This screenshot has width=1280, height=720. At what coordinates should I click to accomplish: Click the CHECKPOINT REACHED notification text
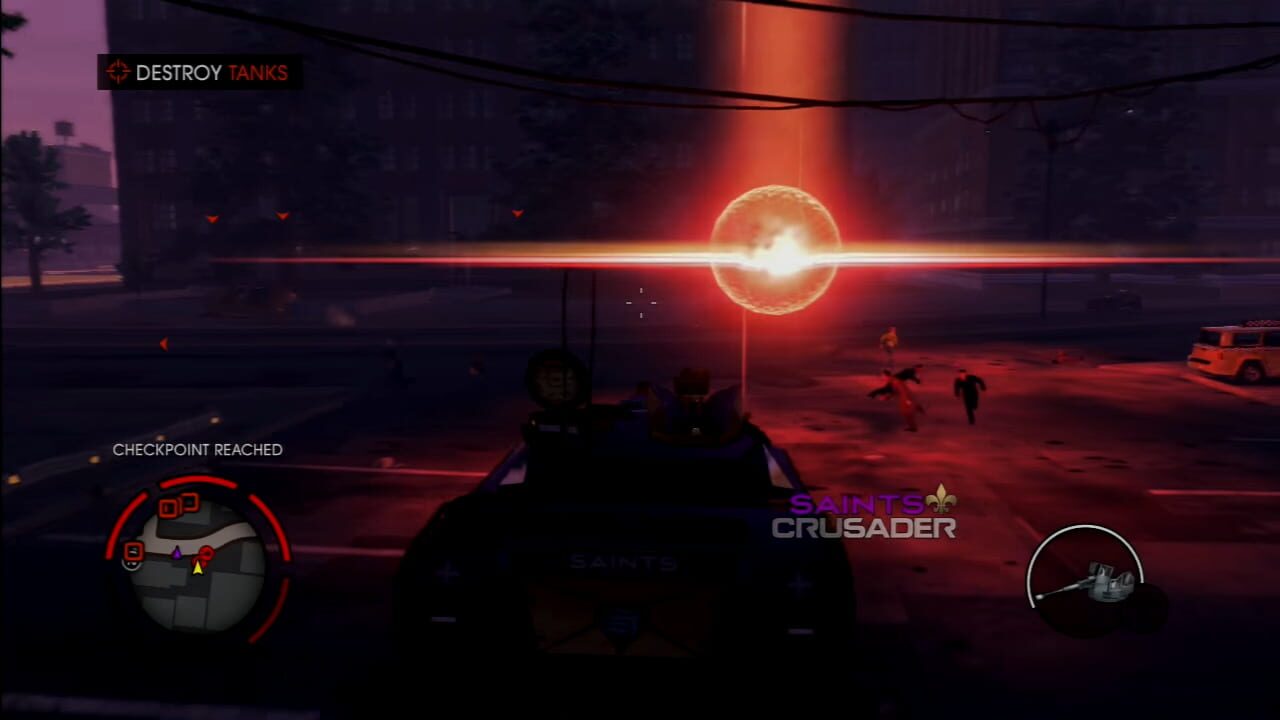point(197,450)
